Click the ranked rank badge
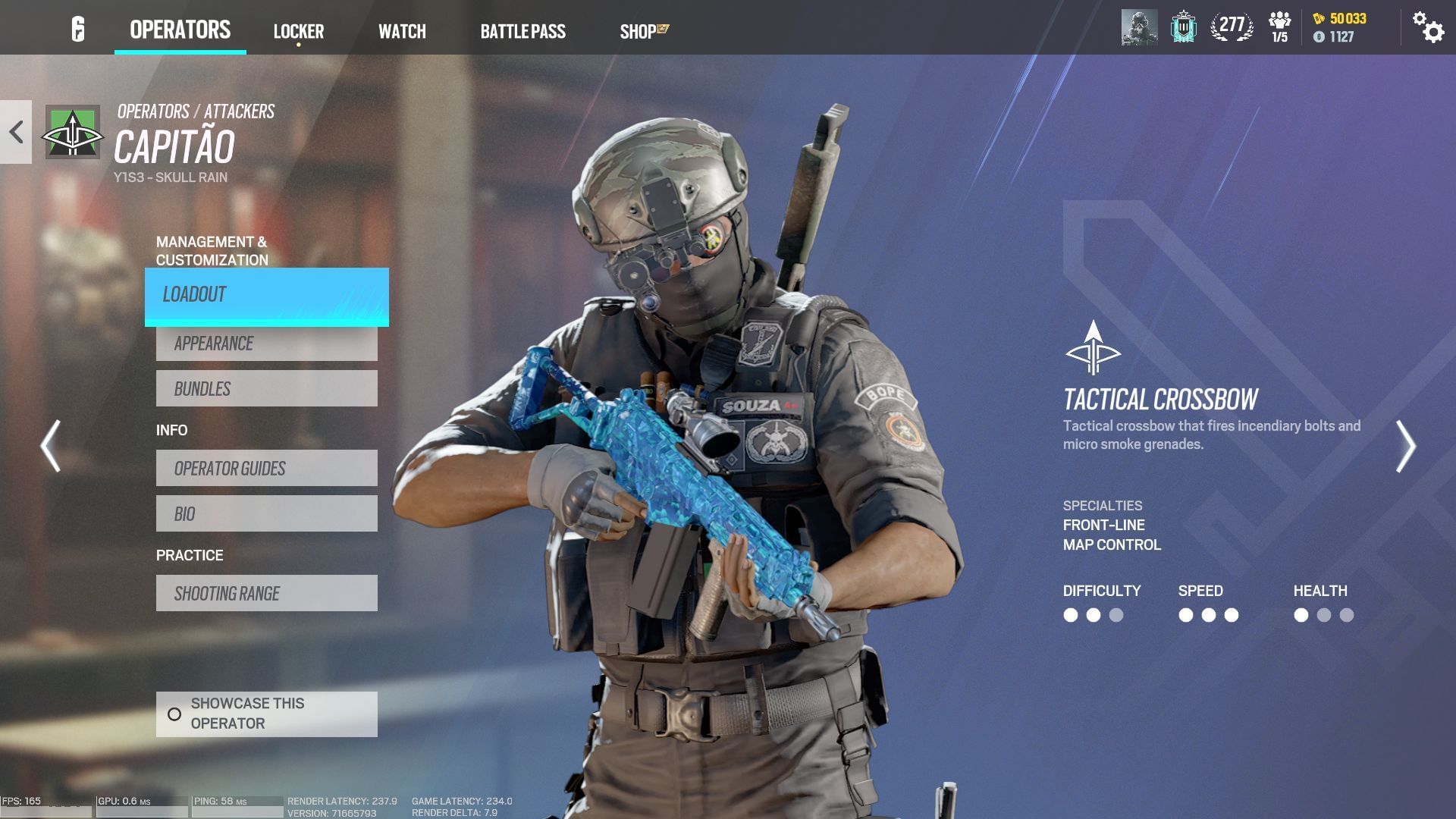The height and width of the screenshot is (819, 1456). point(1183,25)
